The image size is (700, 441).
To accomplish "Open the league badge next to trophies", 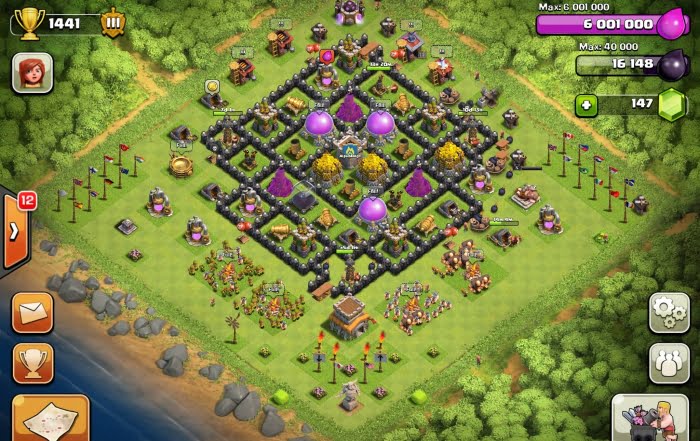I will point(112,22).
